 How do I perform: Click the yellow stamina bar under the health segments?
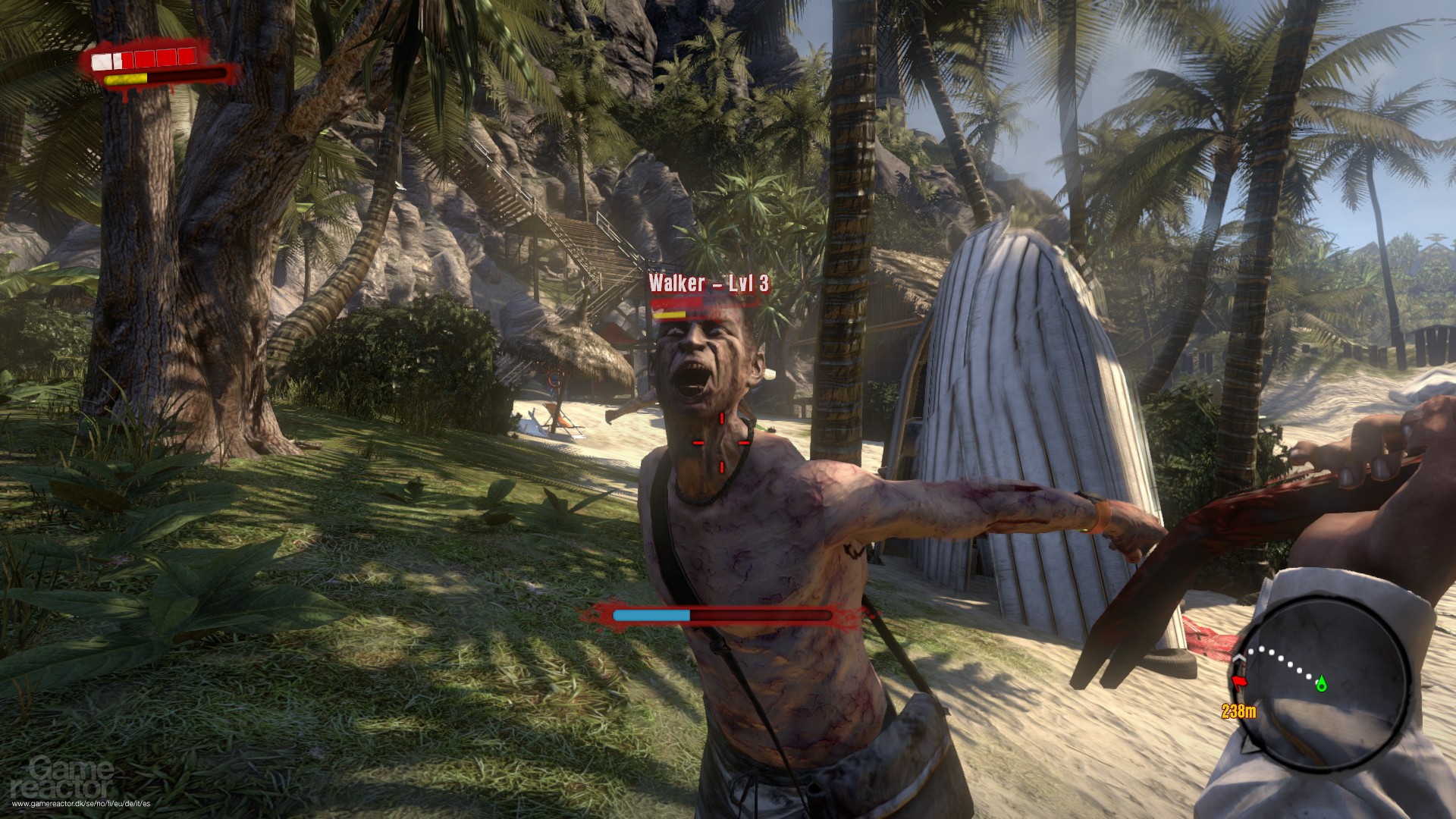pos(125,79)
